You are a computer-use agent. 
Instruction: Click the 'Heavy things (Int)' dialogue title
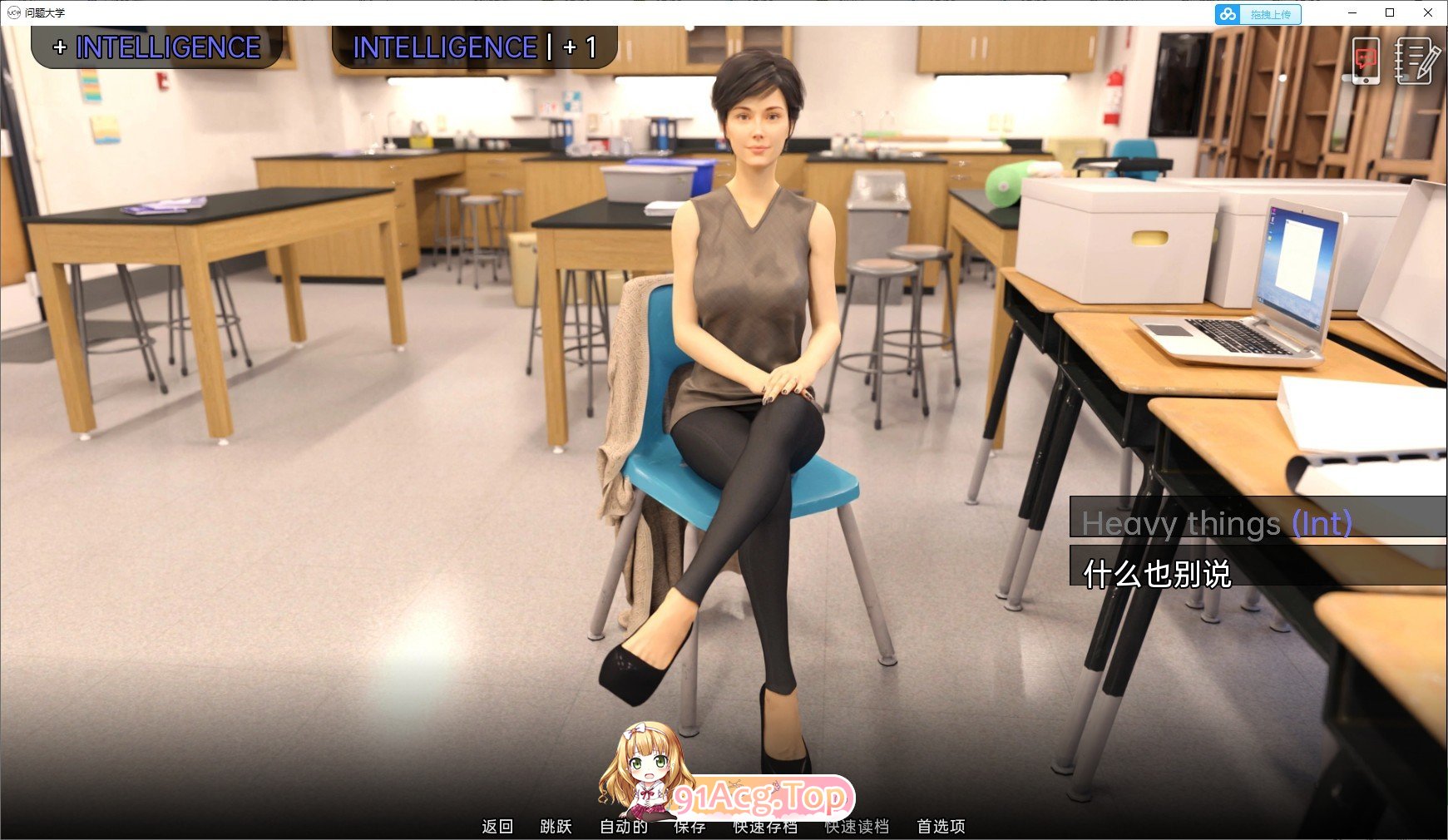point(1217,524)
